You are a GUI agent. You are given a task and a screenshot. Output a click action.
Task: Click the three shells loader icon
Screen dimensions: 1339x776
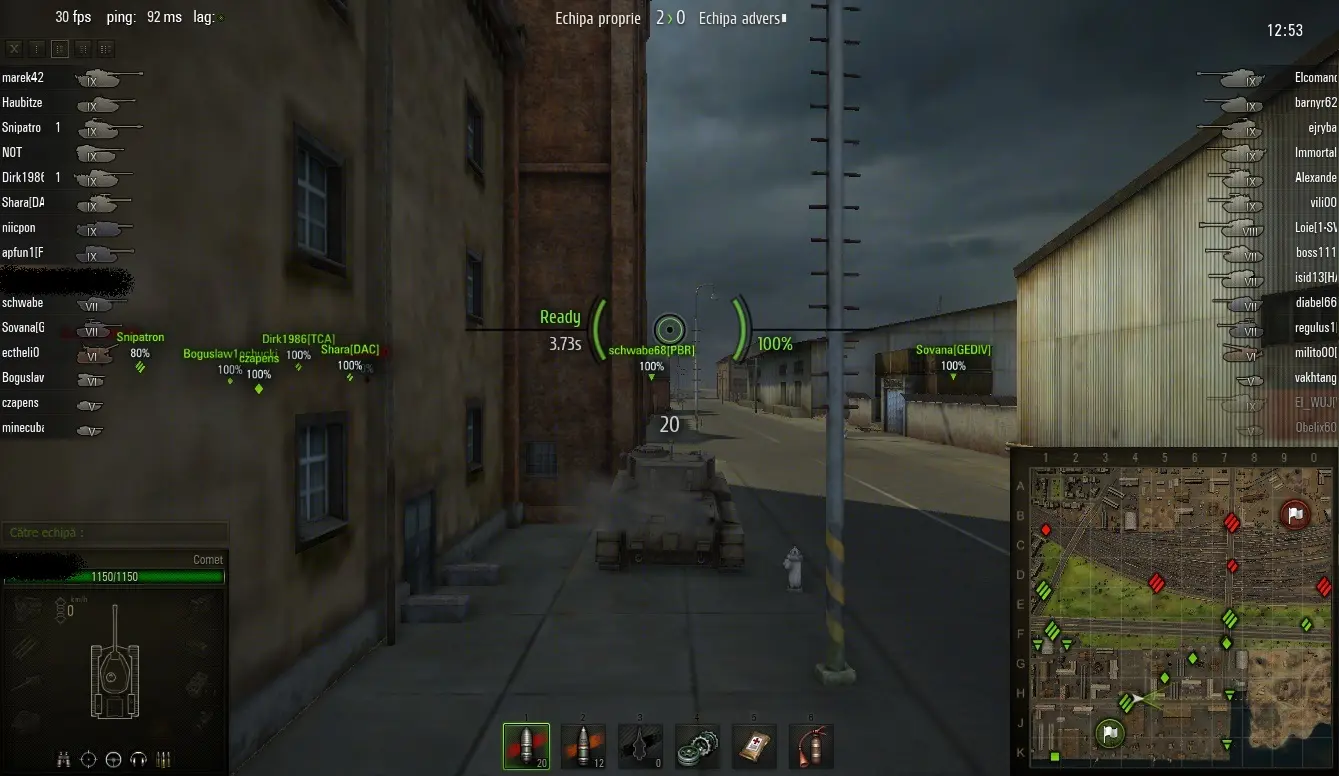click(164, 759)
